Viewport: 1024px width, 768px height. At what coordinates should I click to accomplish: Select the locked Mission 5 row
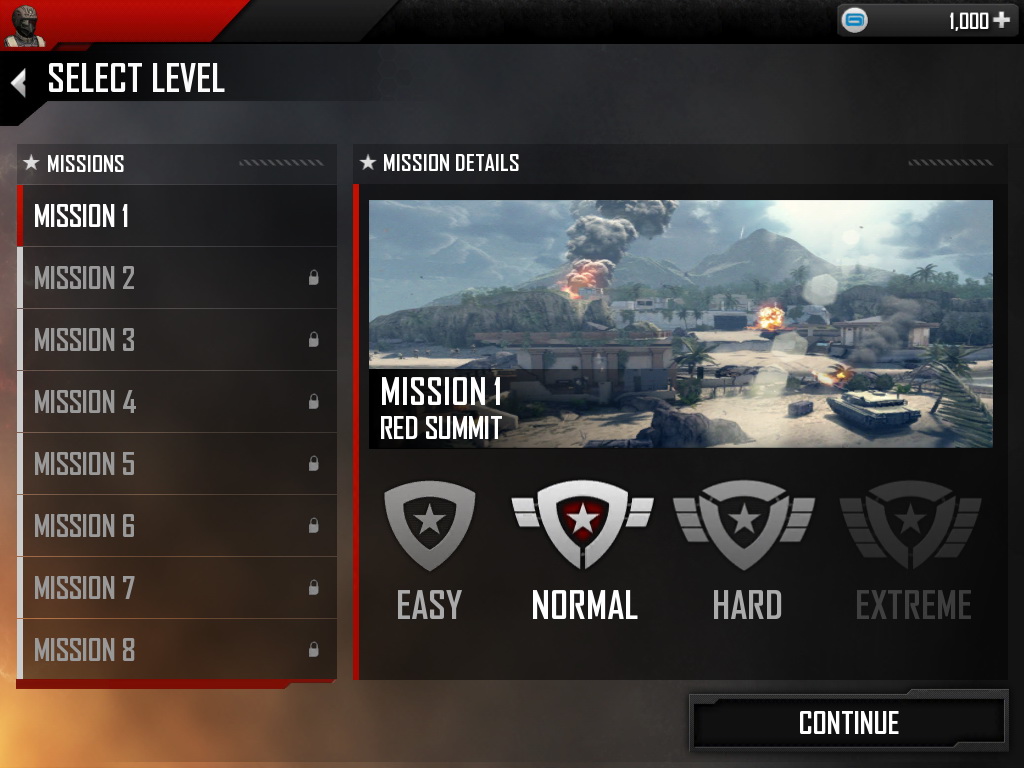tap(177, 464)
